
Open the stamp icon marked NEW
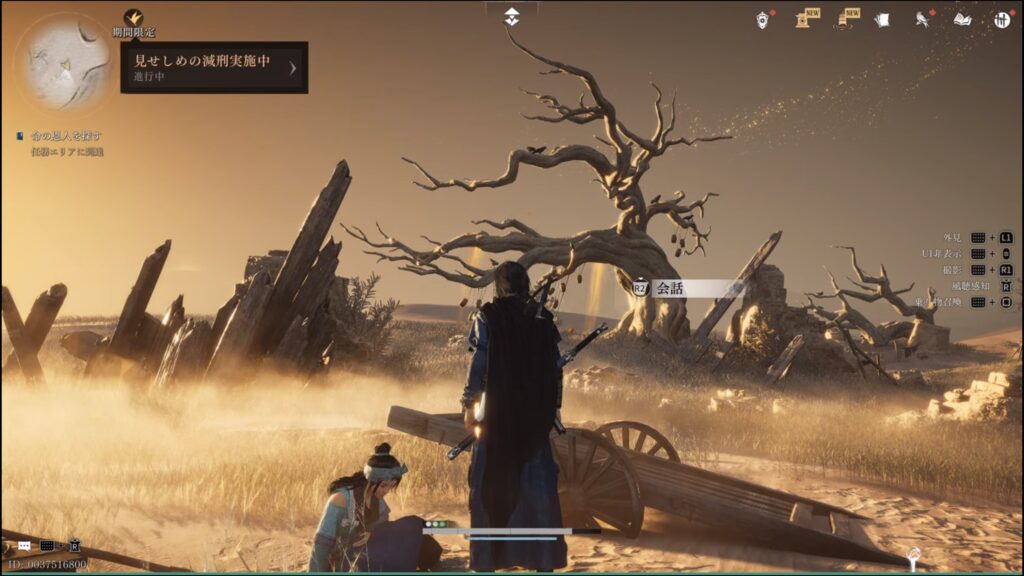point(803,19)
